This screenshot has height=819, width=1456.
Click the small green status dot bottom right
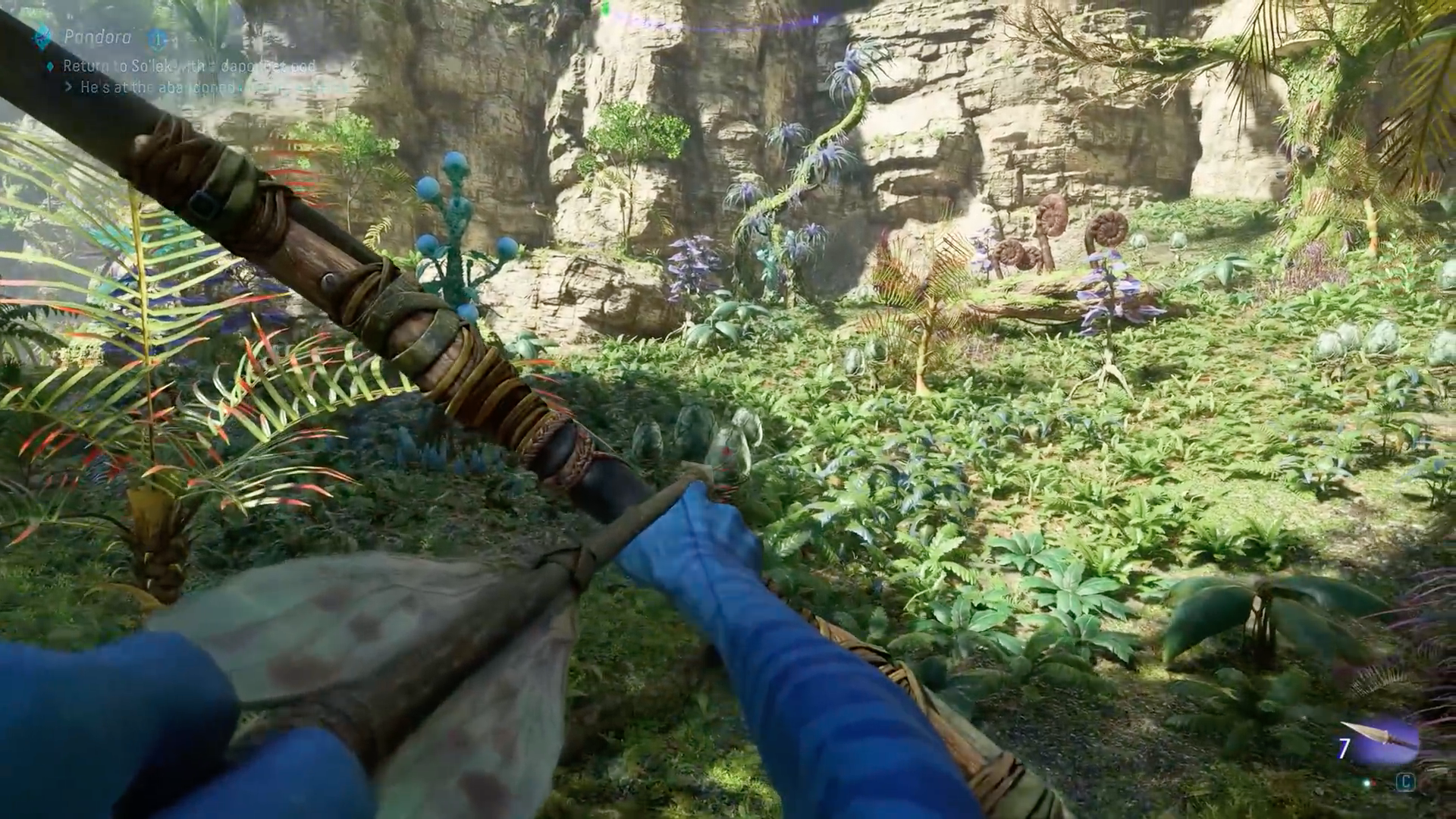pyautogui.click(x=1367, y=783)
